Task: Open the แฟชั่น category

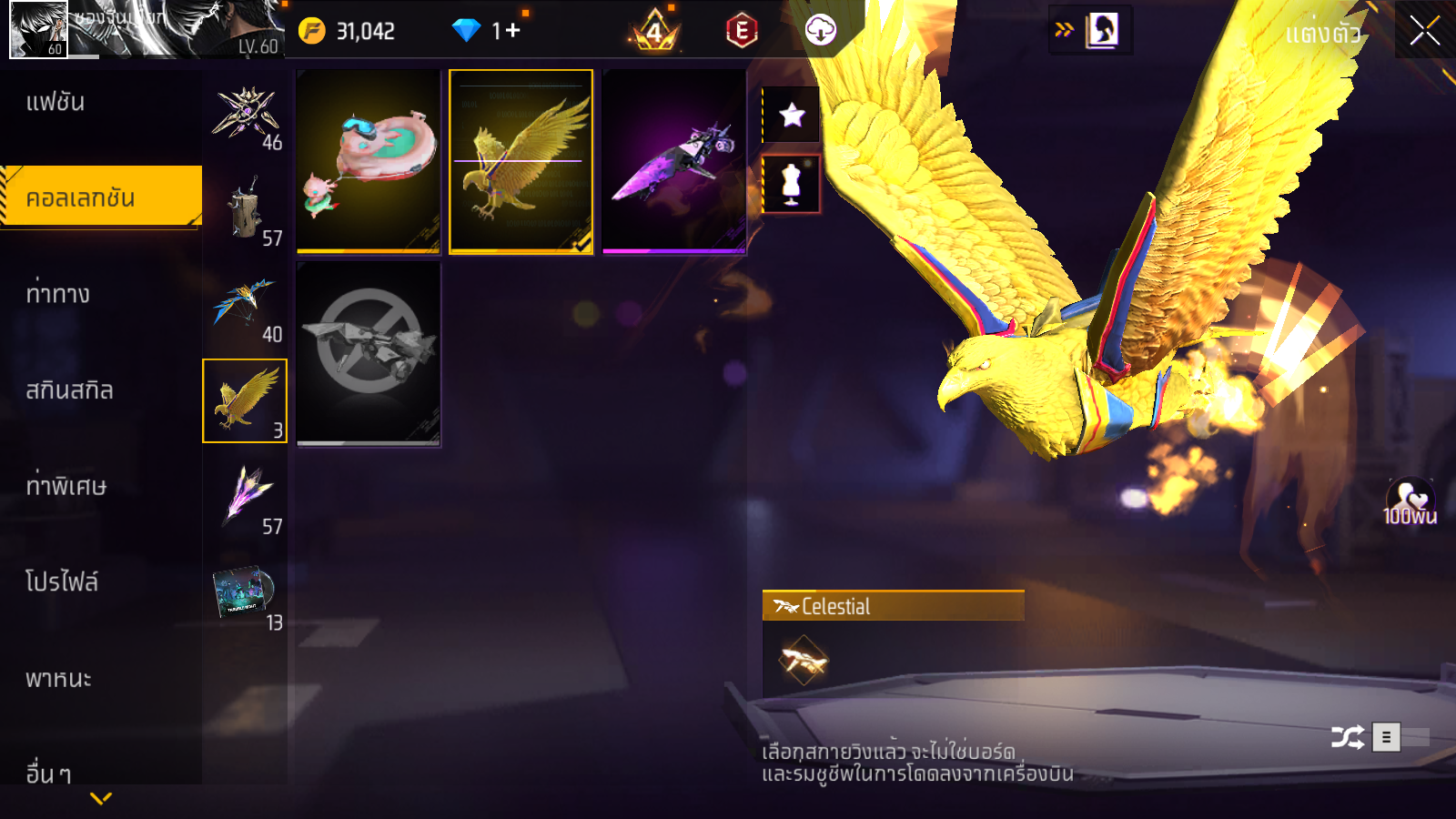Action: click(x=56, y=102)
